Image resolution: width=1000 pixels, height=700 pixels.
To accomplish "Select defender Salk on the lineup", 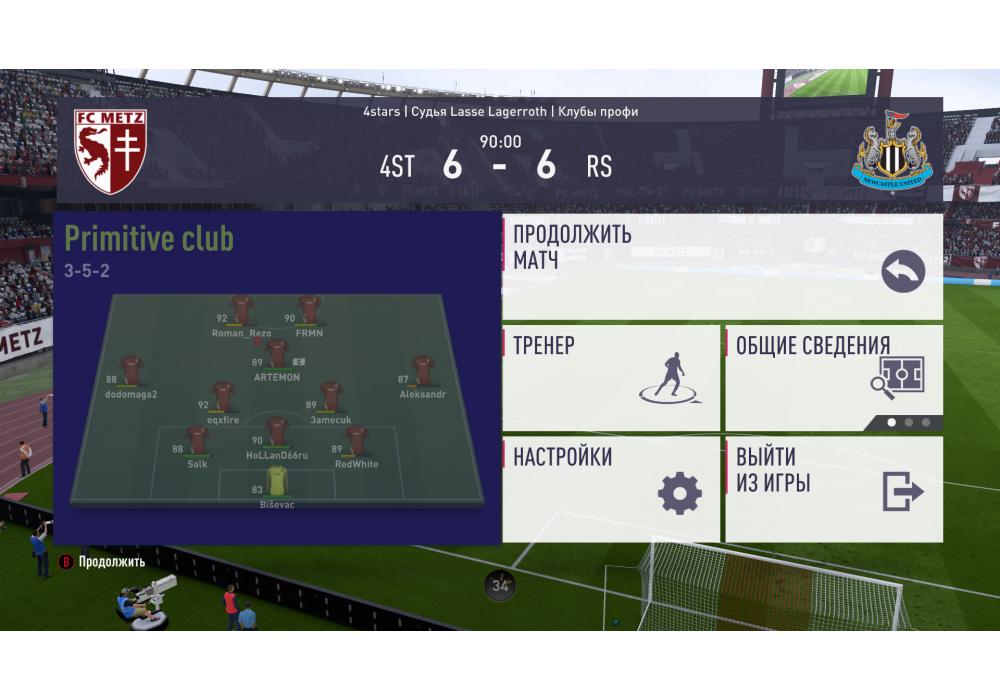I will coord(197,441).
